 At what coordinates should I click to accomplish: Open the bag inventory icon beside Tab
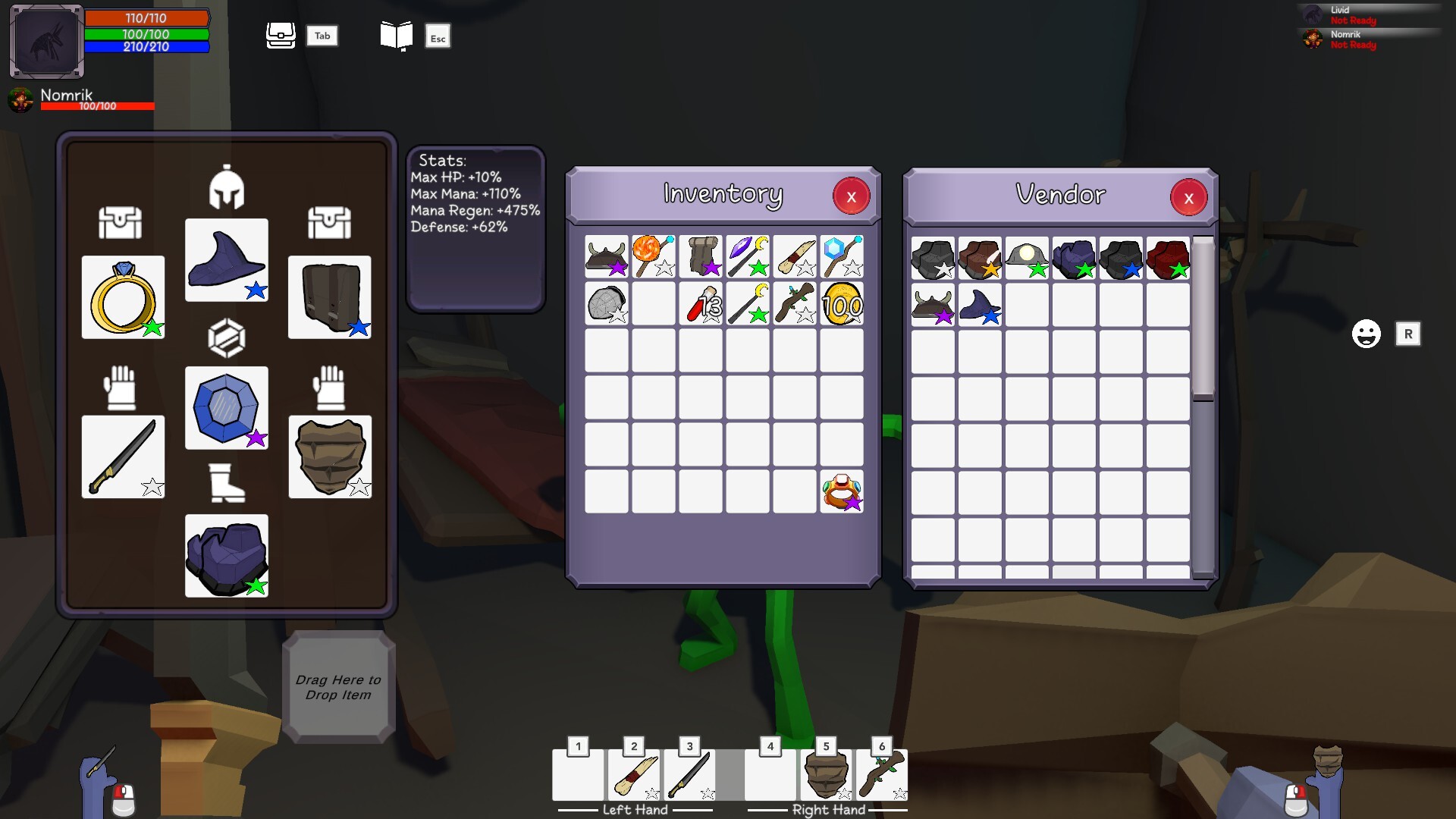click(281, 35)
